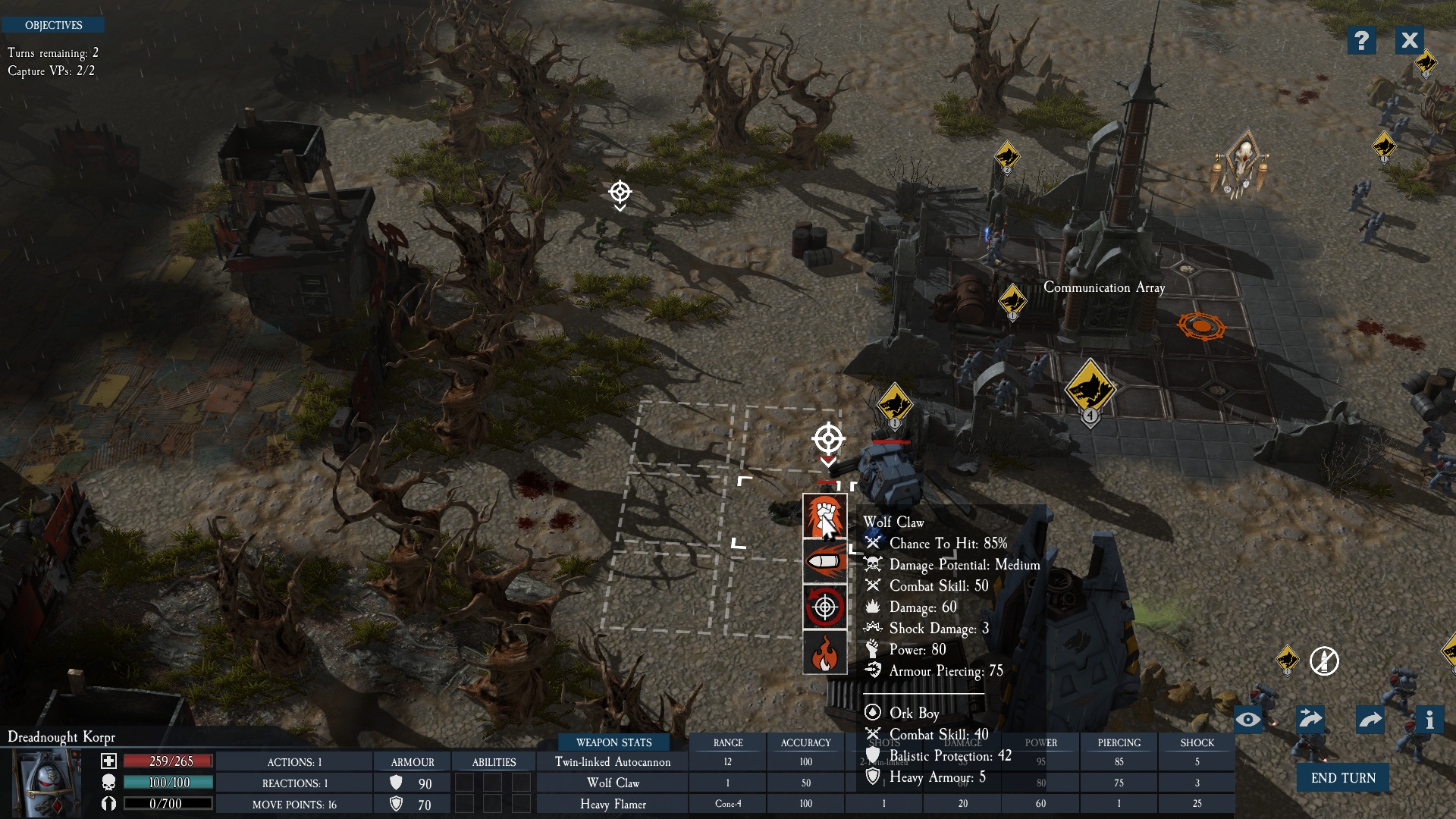The width and height of the screenshot is (1456, 819).
Task: Open the unit info button
Action: (1429, 719)
